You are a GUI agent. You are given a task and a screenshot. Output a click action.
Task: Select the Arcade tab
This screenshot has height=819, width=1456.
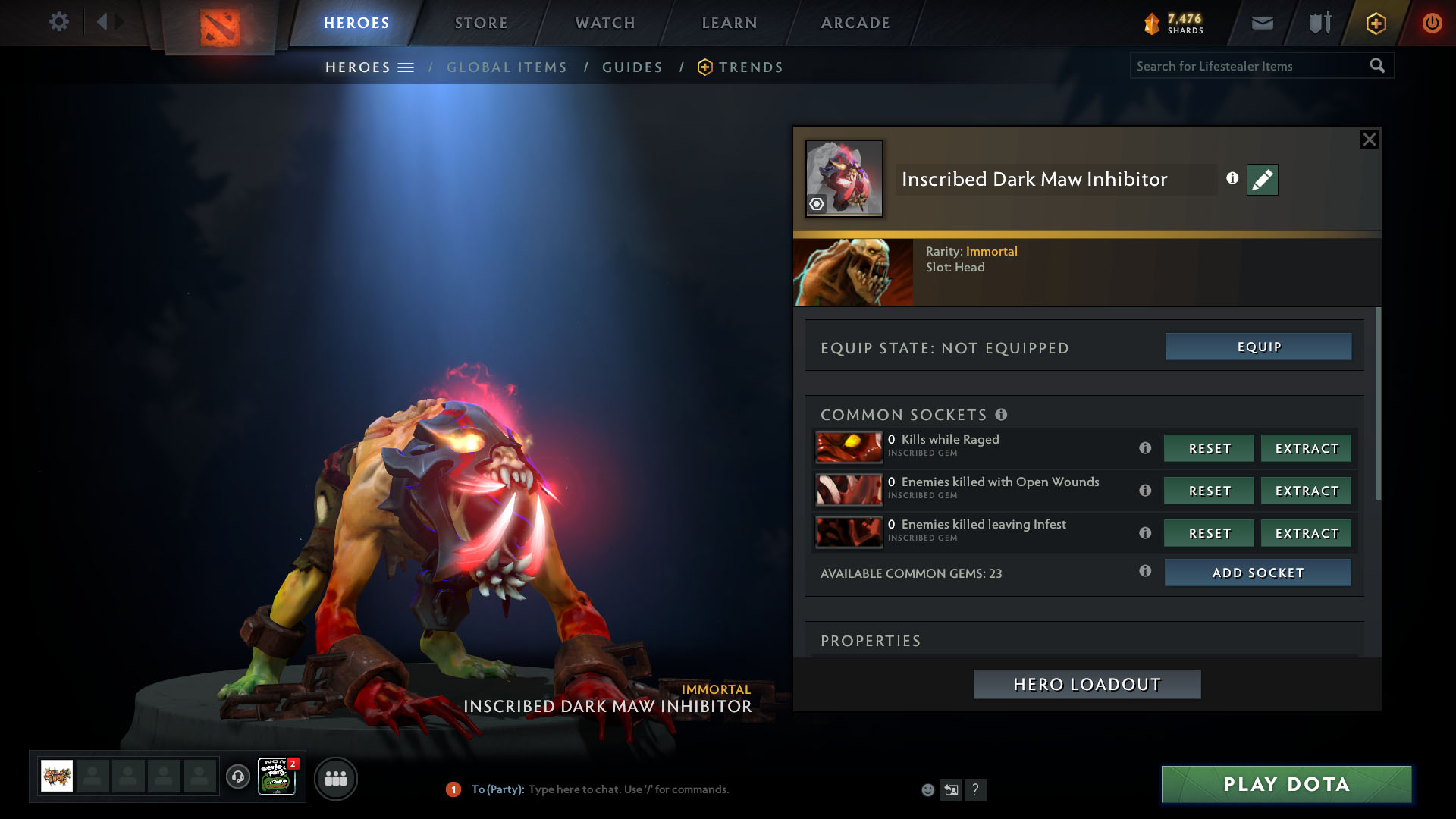tap(855, 23)
